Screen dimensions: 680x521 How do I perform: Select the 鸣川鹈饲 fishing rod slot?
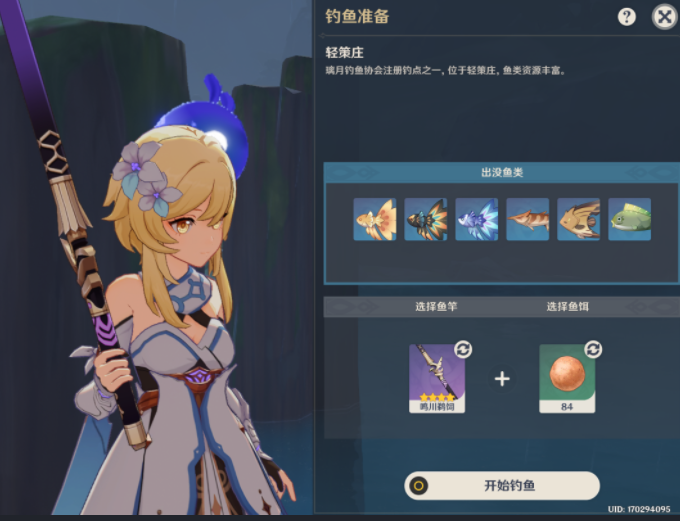437,376
